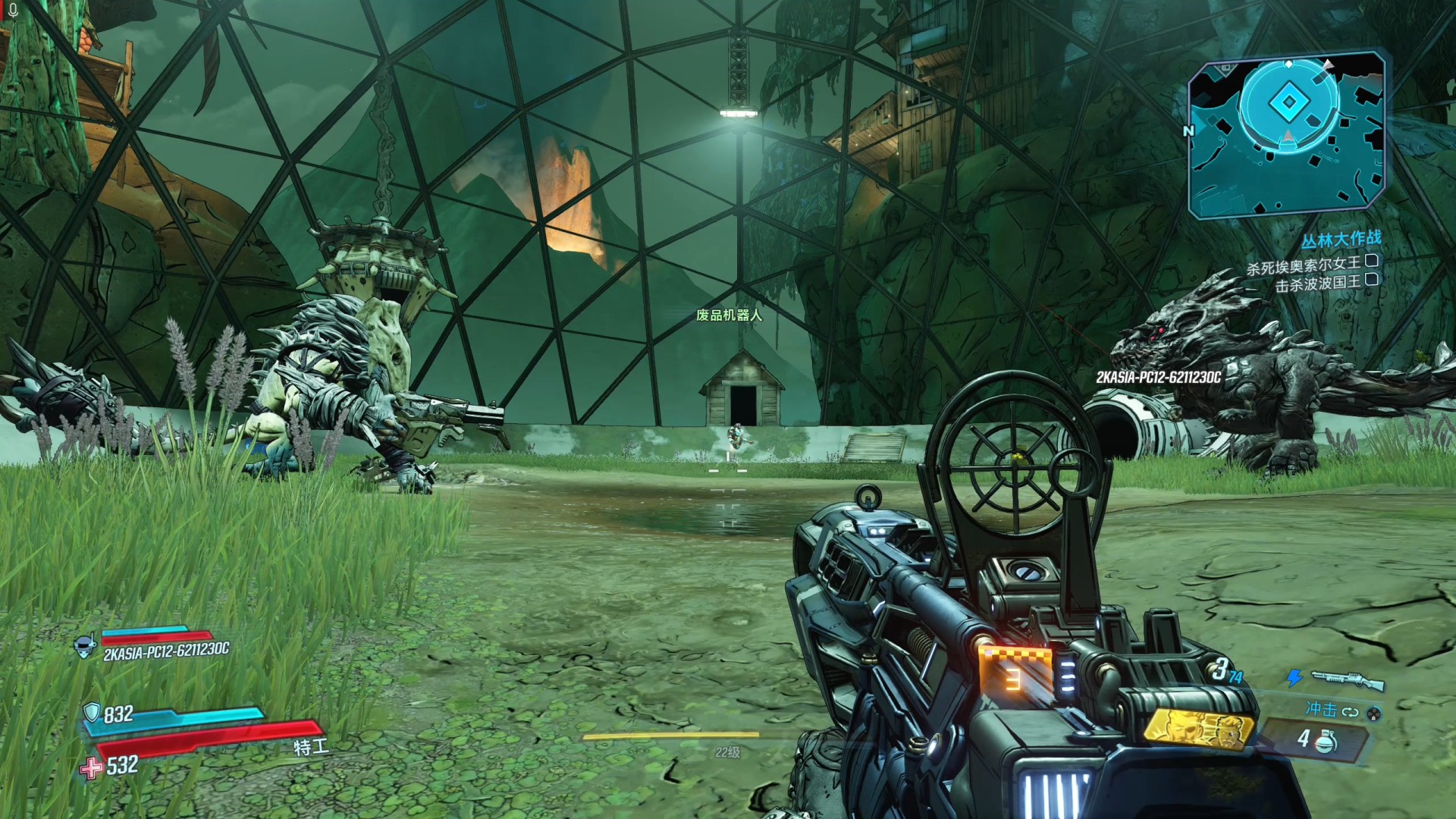Screen dimensions: 1456x819
Task: Select the equipped shotgun weapon icon
Action: (1347, 679)
